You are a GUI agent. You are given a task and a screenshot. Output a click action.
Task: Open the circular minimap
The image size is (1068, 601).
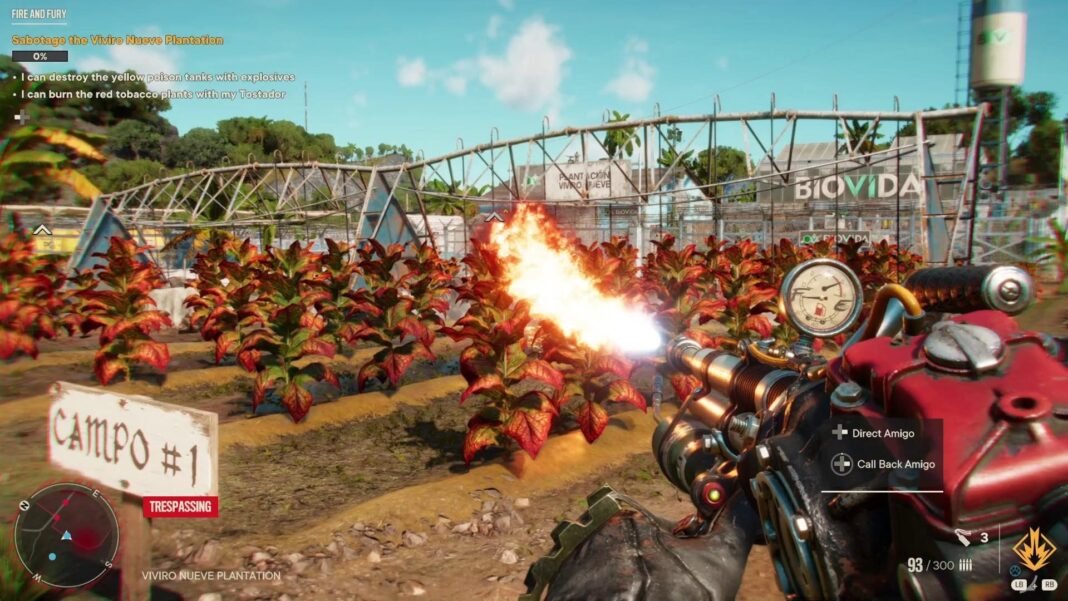pos(66,535)
